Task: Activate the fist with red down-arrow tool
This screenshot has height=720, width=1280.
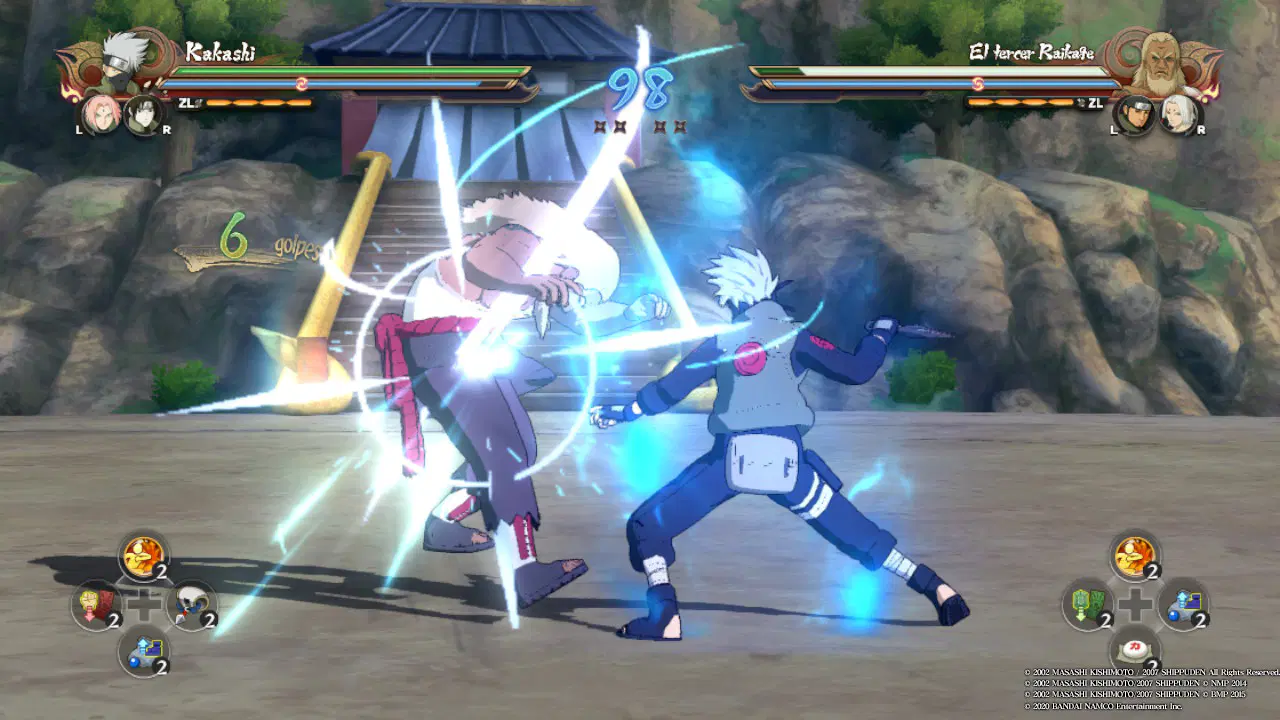Action: pos(96,605)
